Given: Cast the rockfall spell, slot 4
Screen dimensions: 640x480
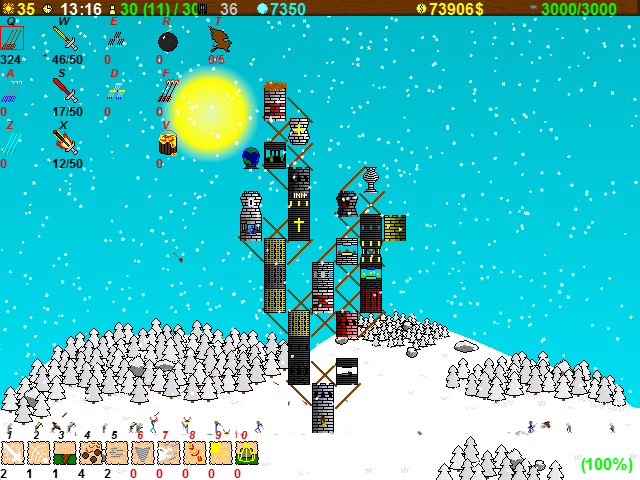Looking at the screenshot, I should click(91, 453).
